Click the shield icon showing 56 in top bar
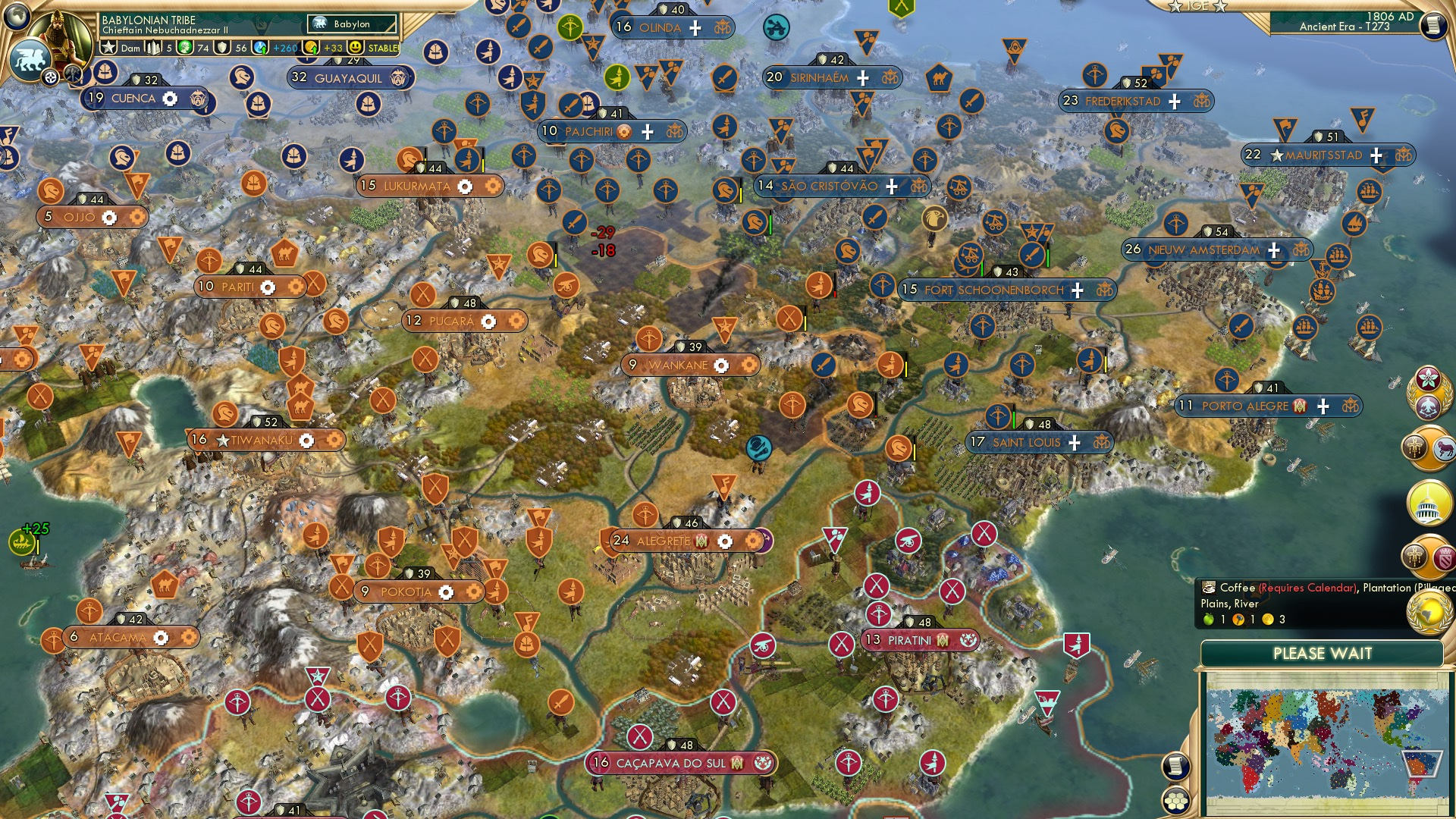1456x819 pixels. [x=223, y=47]
